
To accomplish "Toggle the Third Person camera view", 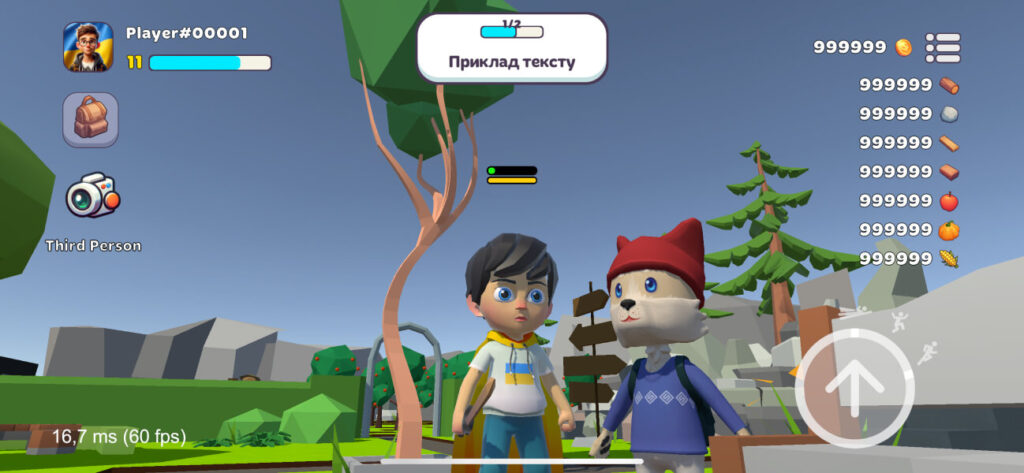I will pyautogui.click(x=92, y=196).
